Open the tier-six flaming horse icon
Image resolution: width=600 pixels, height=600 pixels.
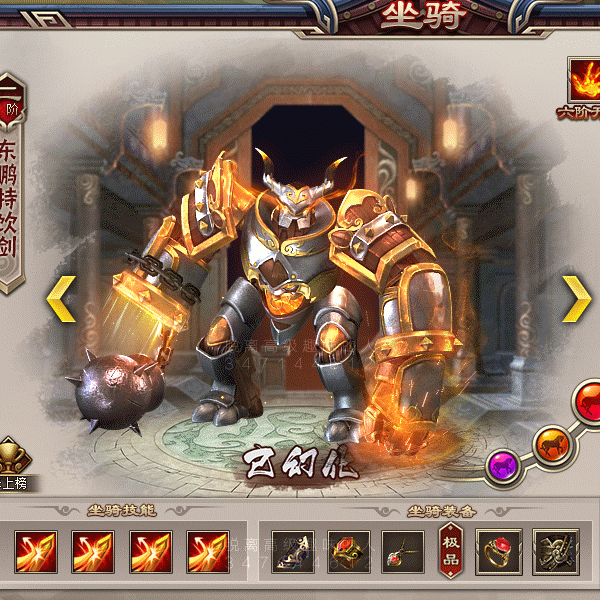(x=583, y=80)
